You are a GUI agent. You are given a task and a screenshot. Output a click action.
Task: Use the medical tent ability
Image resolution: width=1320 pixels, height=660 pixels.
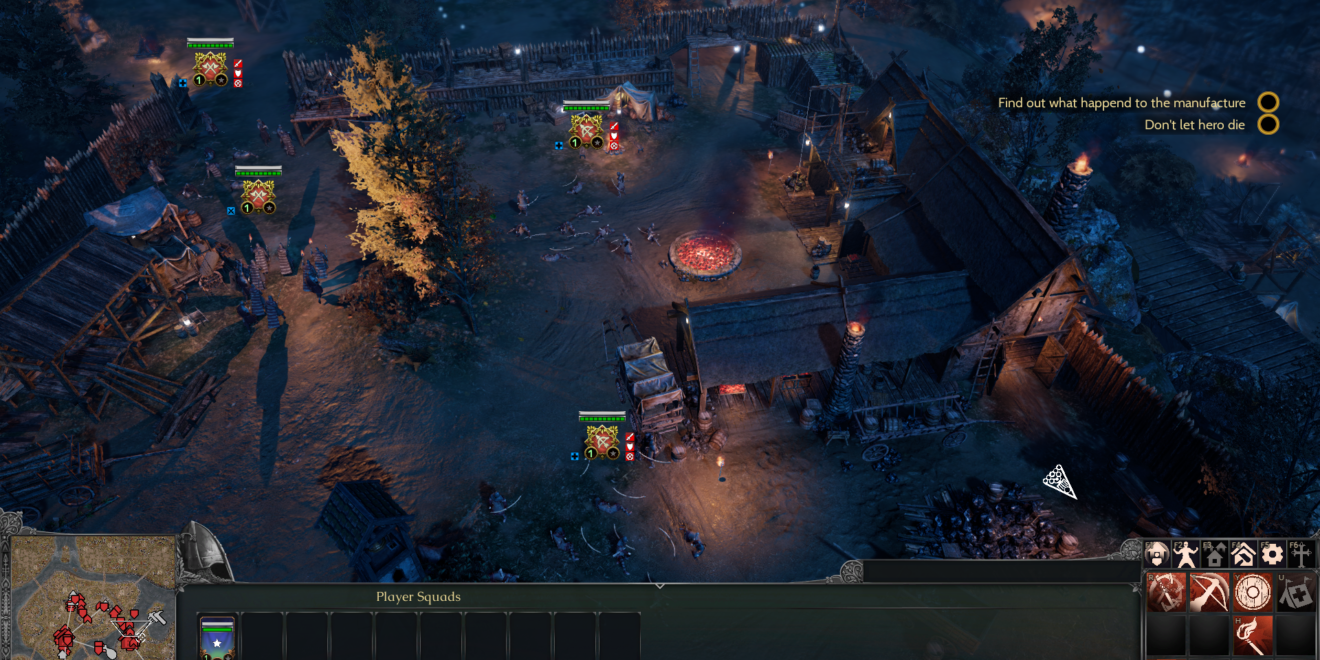pos(1296,593)
